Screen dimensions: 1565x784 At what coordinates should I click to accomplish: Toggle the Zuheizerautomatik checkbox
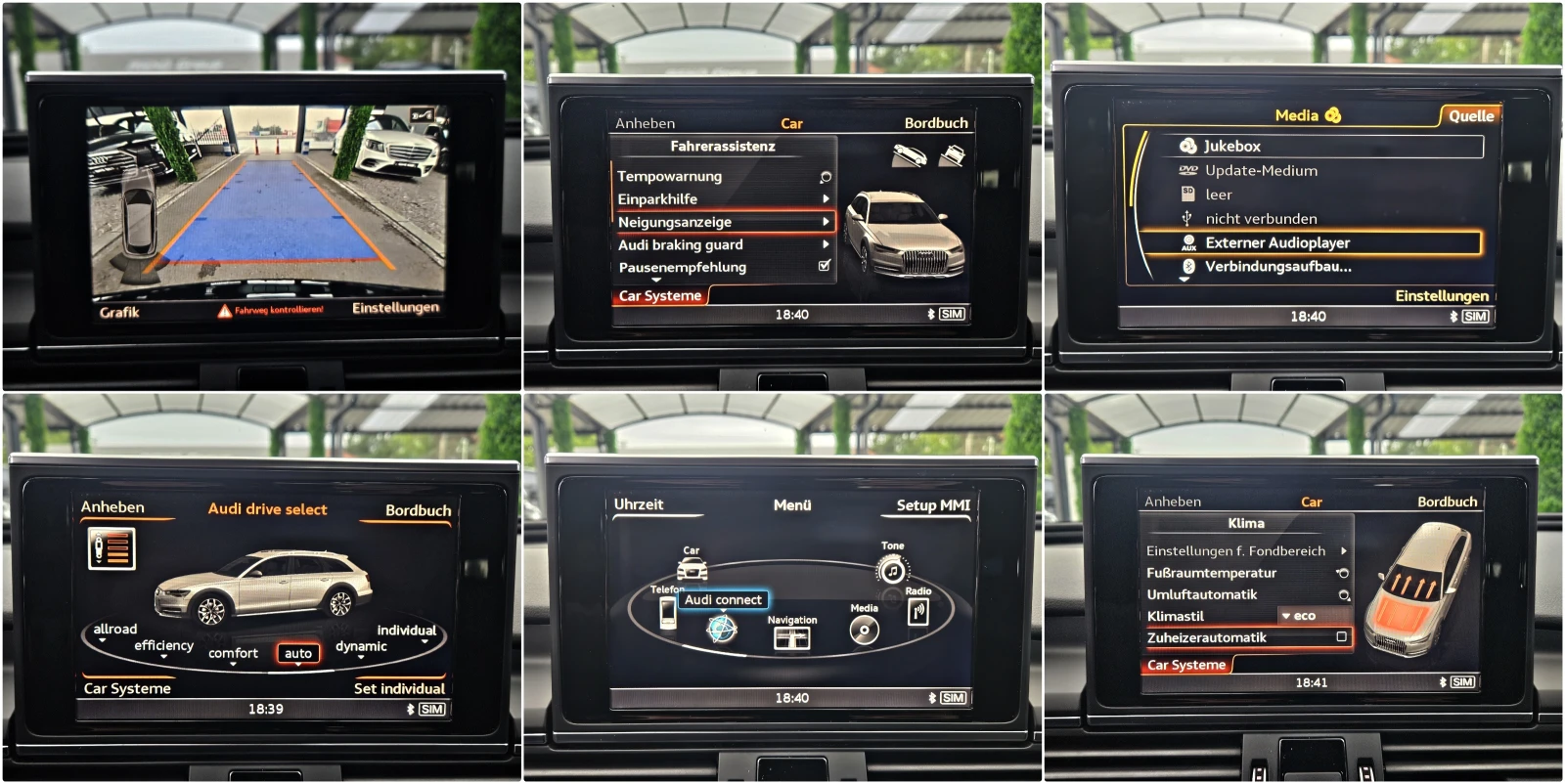point(1342,637)
